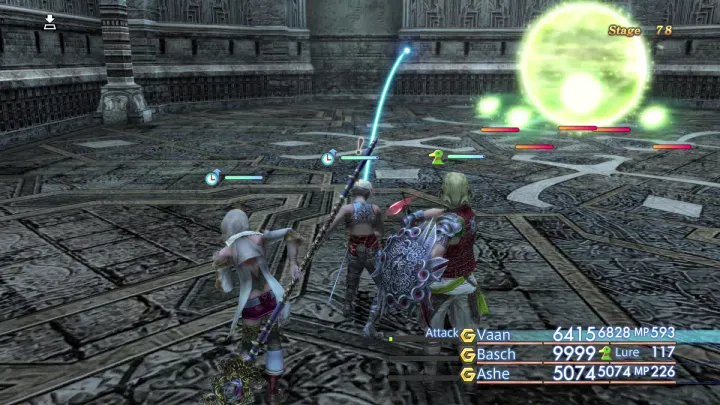
Task: Click the gambit icon beside Vaan
Action: (x=467, y=334)
